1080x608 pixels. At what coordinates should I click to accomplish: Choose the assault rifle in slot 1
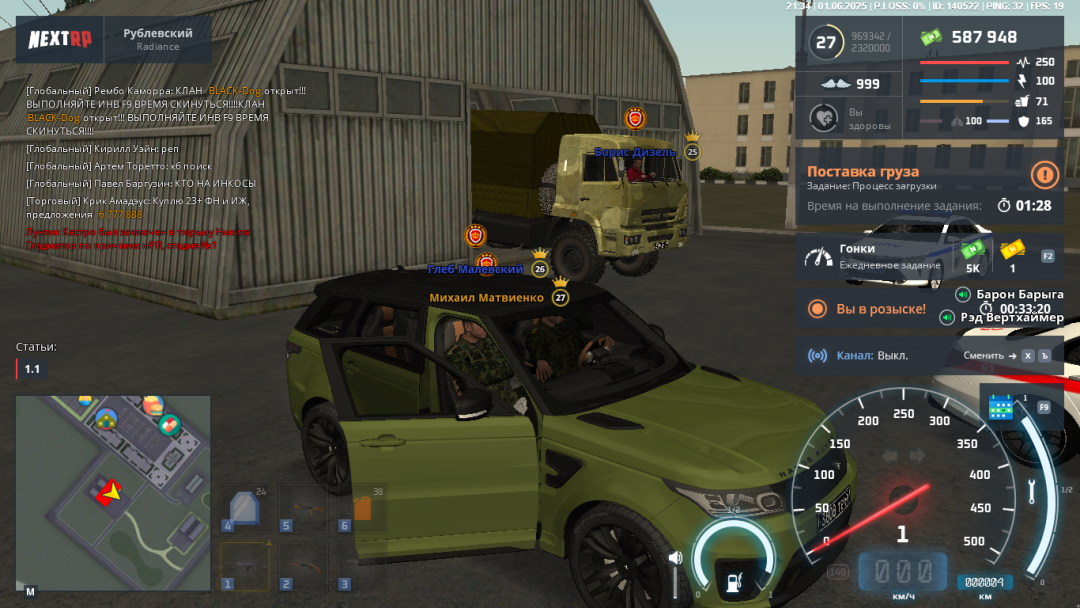(x=245, y=566)
